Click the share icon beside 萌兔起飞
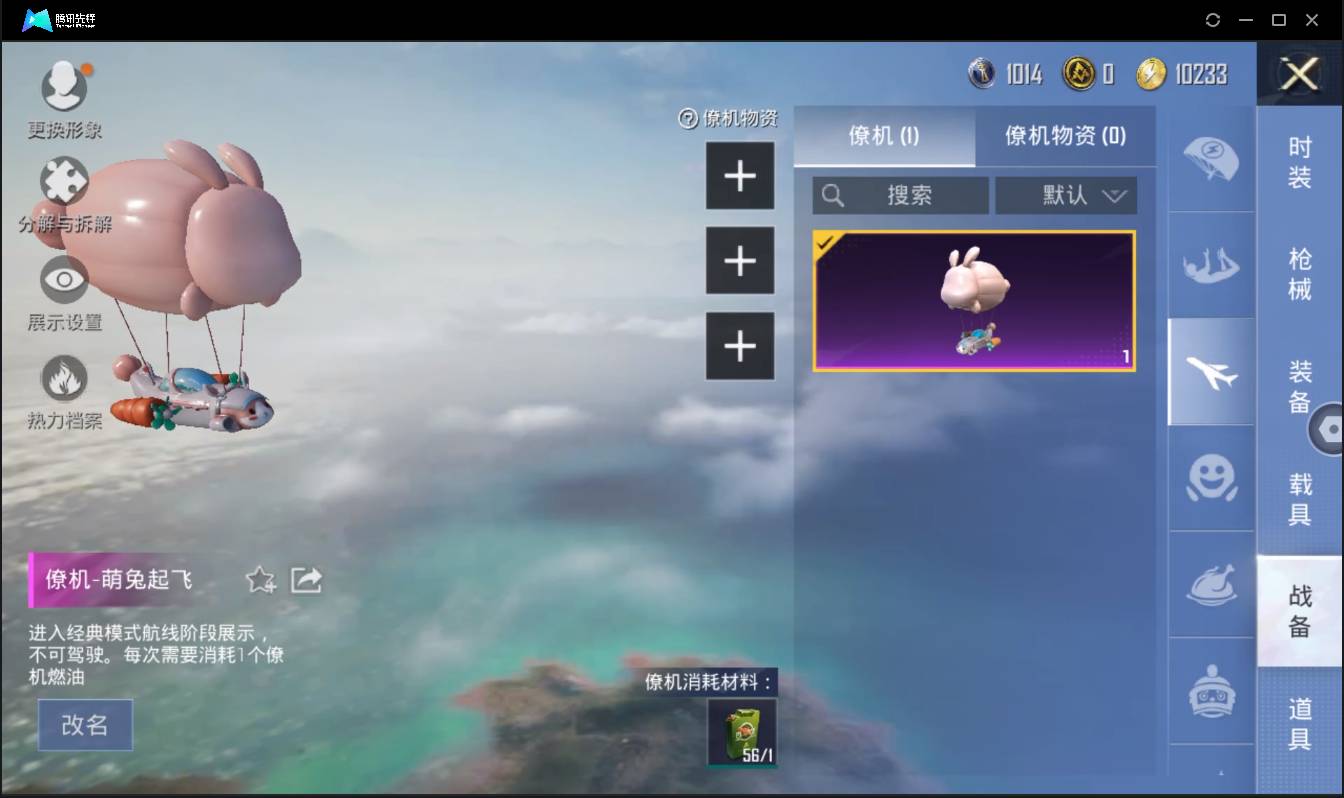1344x798 pixels. click(306, 579)
